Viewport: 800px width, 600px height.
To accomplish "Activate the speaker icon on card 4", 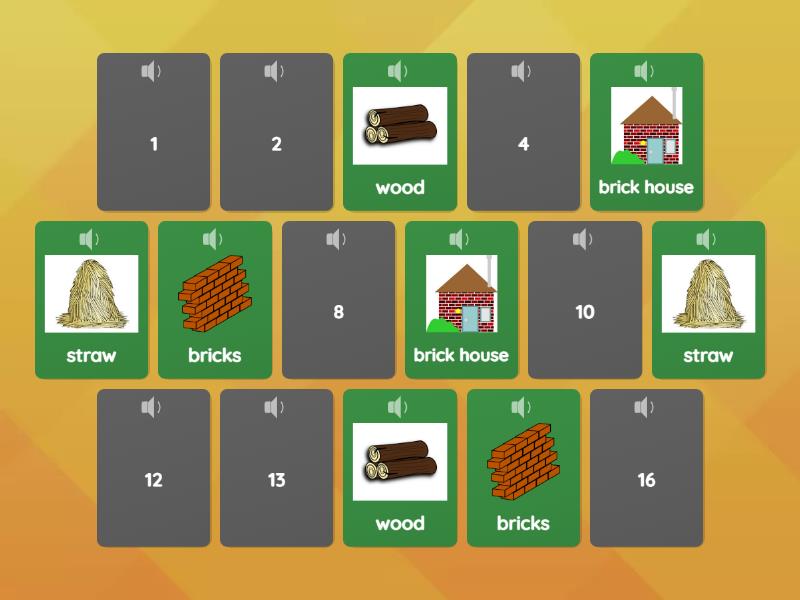I will (521, 71).
